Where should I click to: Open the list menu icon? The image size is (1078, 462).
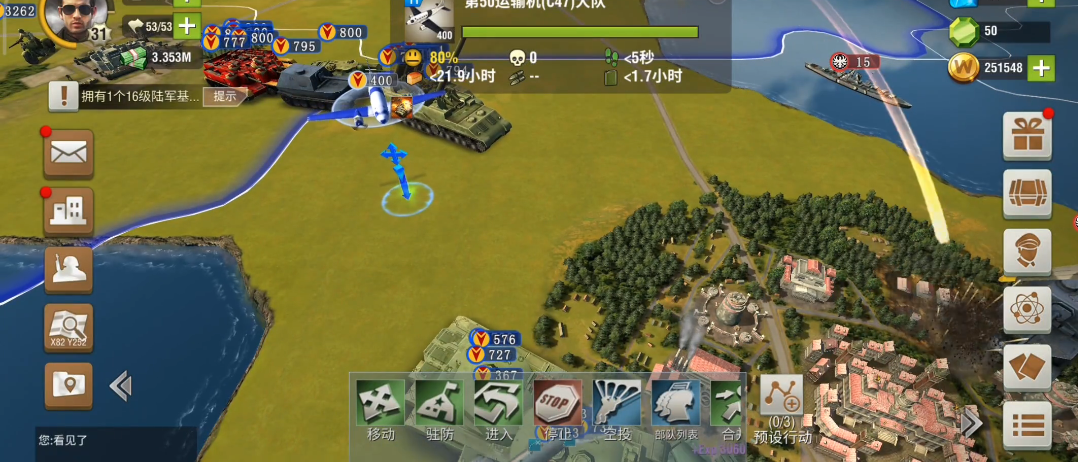pyautogui.click(x=1027, y=426)
